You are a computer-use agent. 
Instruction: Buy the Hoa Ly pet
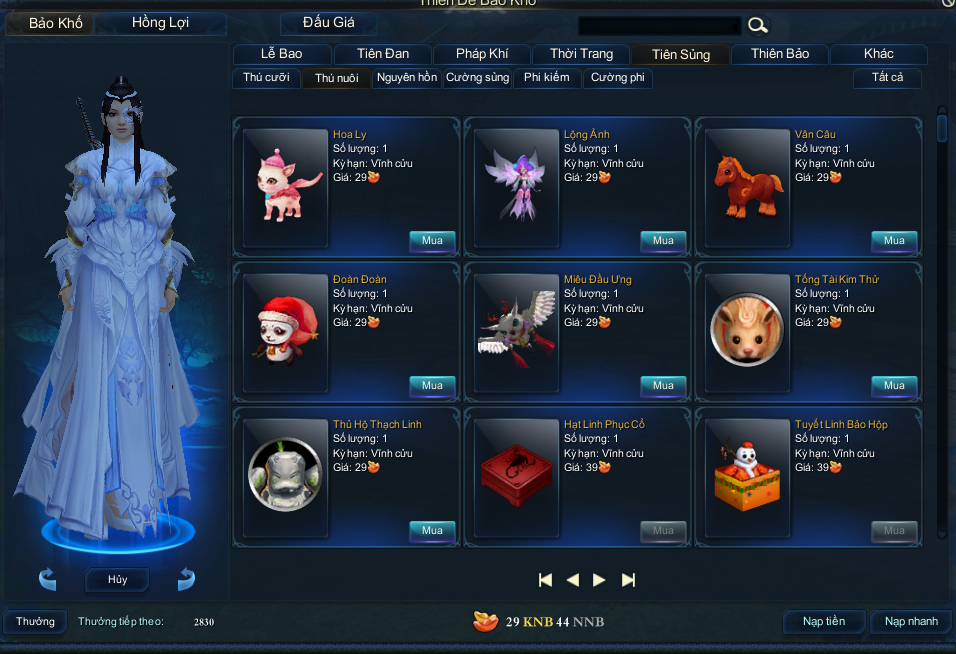tap(432, 241)
